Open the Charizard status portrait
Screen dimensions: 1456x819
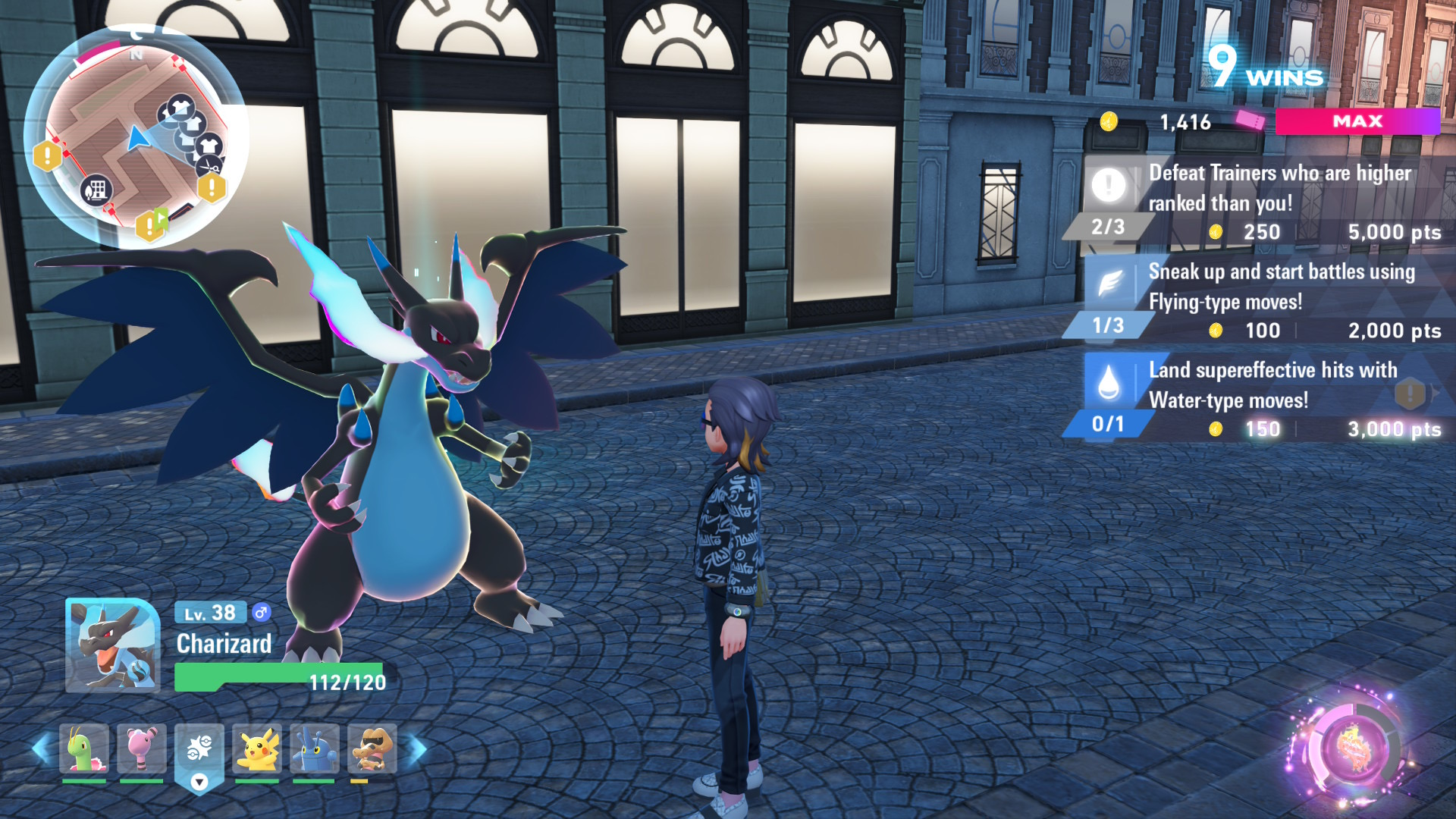click(x=111, y=646)
